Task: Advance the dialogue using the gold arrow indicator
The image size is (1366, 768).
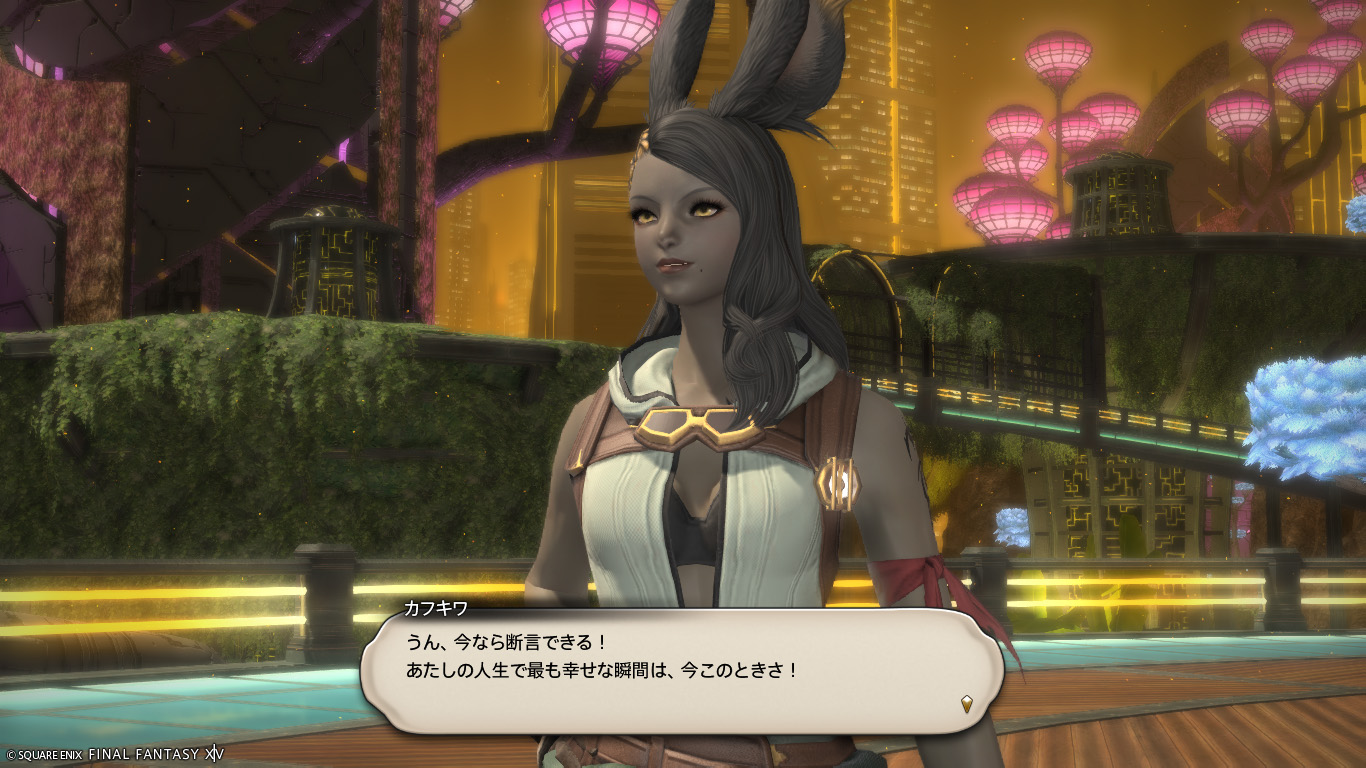Action: [967, 703]
